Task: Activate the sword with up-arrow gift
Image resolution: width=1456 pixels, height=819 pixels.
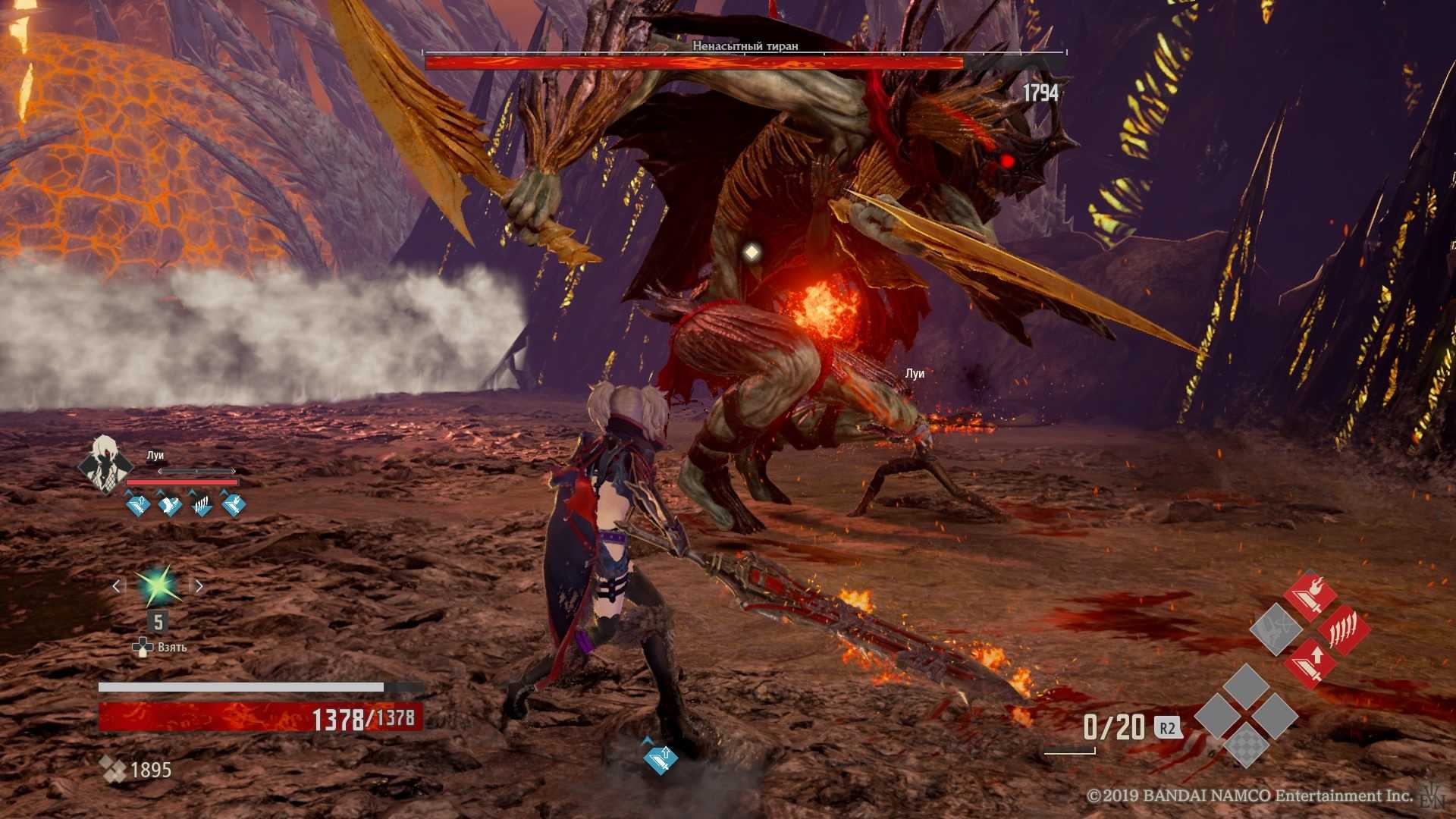Action: [x=1310, y=663]
